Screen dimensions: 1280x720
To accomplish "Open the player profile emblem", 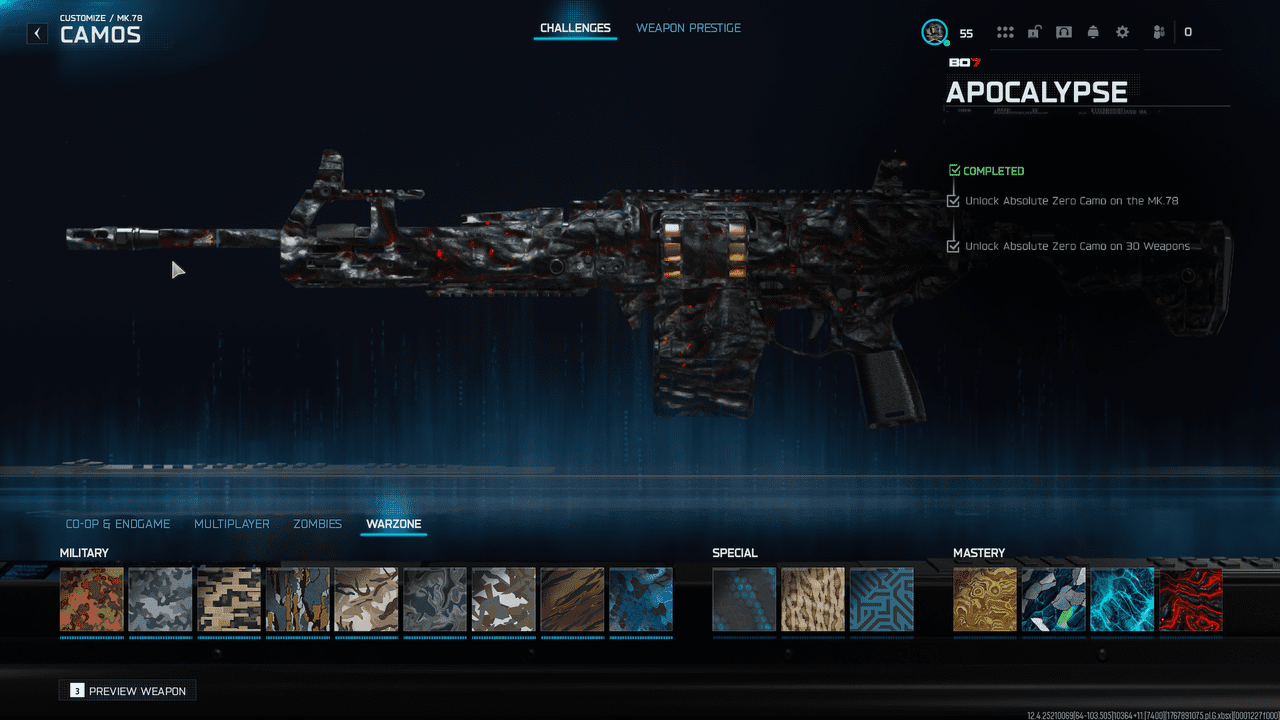I will (934, 32).
